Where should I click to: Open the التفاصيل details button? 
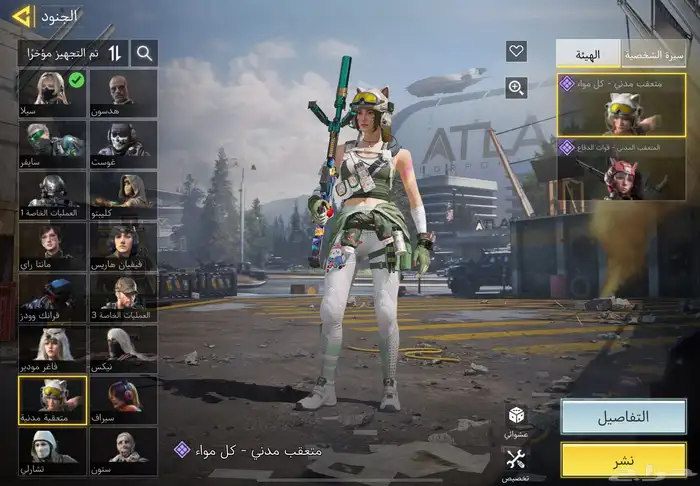pos(622,417)
